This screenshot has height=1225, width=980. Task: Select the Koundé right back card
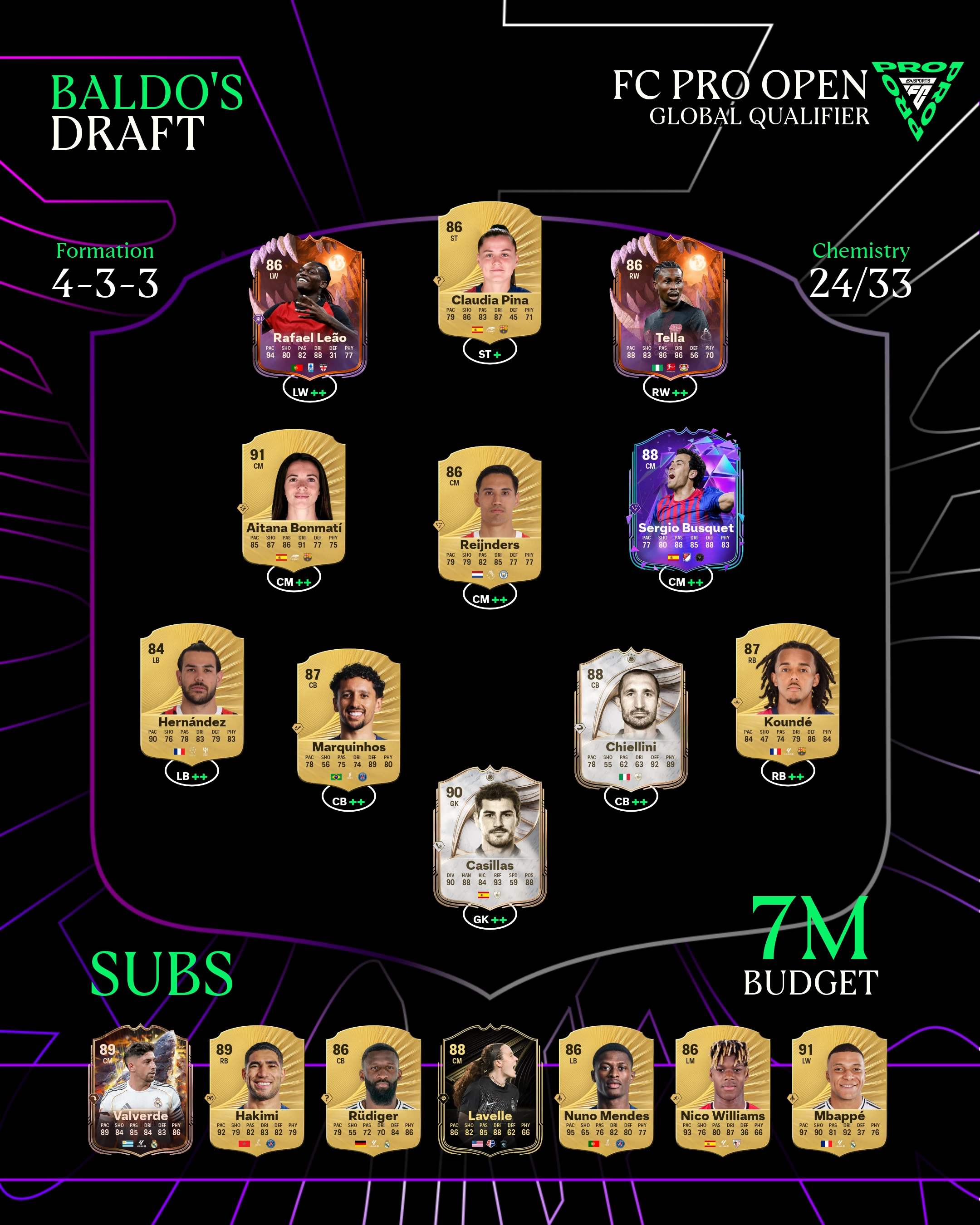click(x=788, y=691)
